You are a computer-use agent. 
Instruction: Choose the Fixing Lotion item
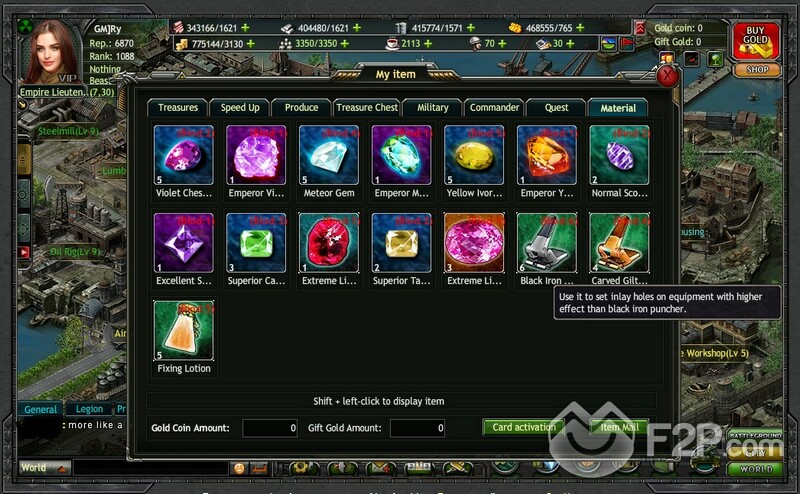183,331
